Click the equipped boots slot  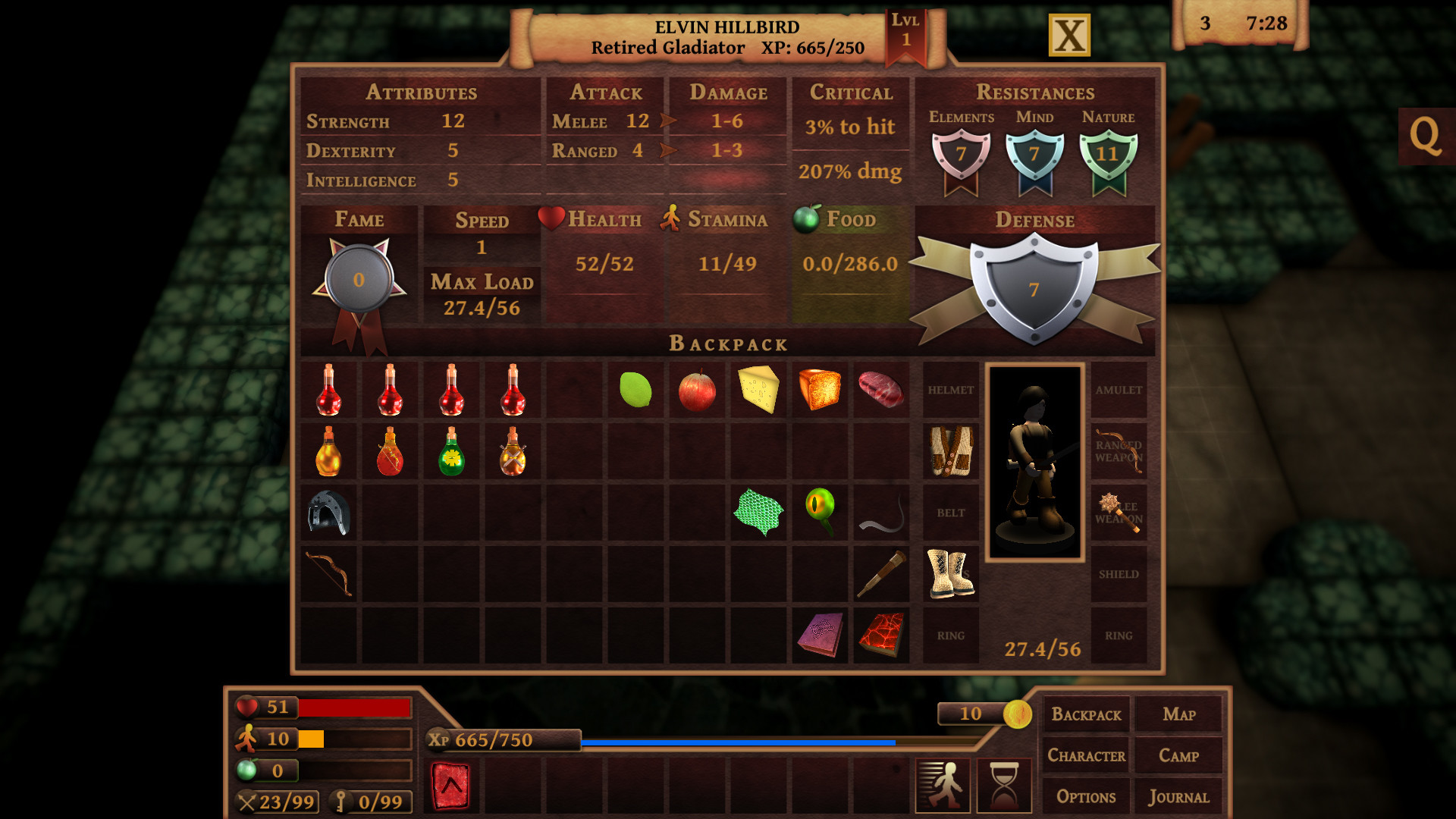point(951,574)
